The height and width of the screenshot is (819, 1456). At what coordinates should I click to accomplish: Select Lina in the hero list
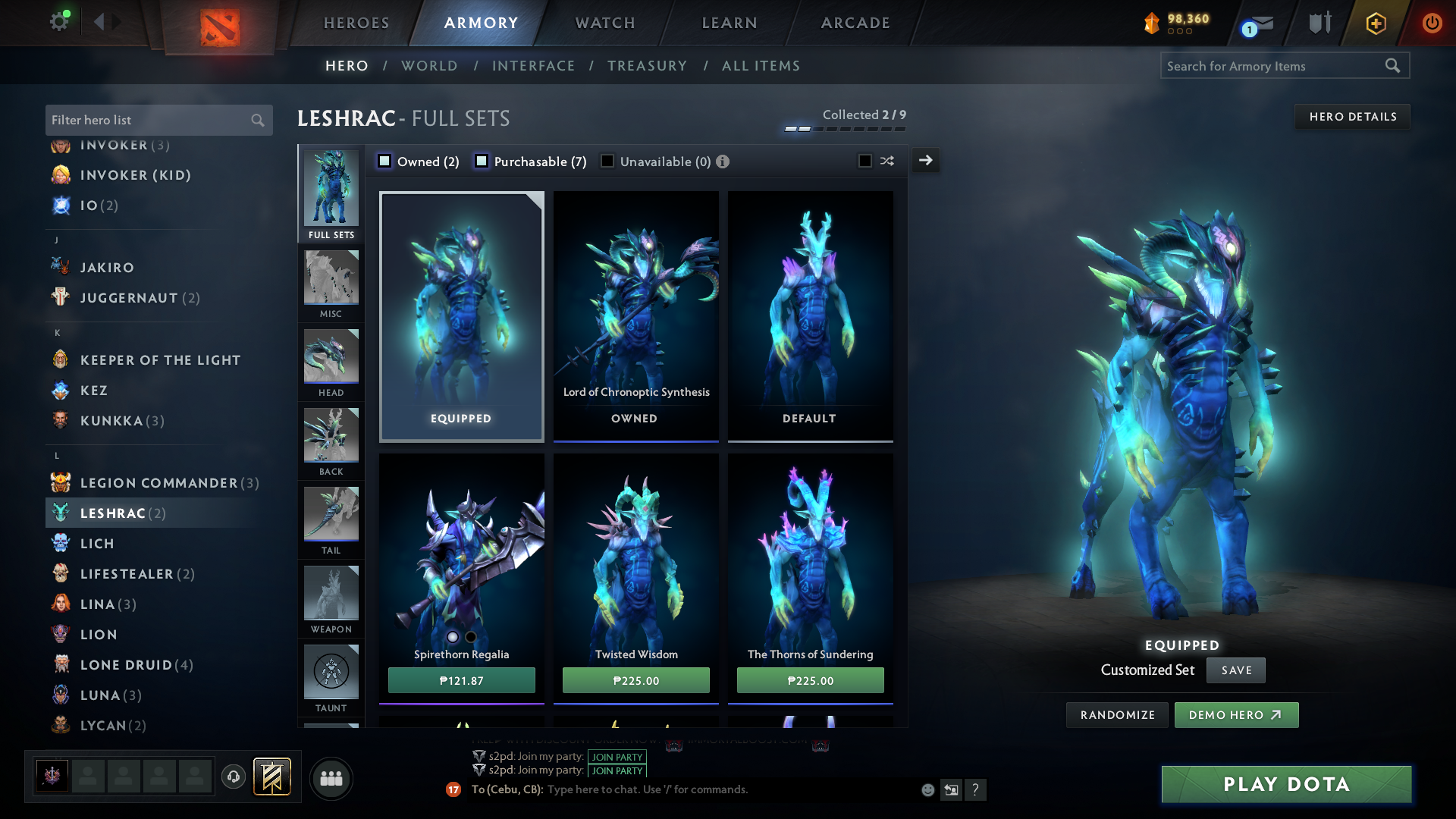tap(98, 604)
